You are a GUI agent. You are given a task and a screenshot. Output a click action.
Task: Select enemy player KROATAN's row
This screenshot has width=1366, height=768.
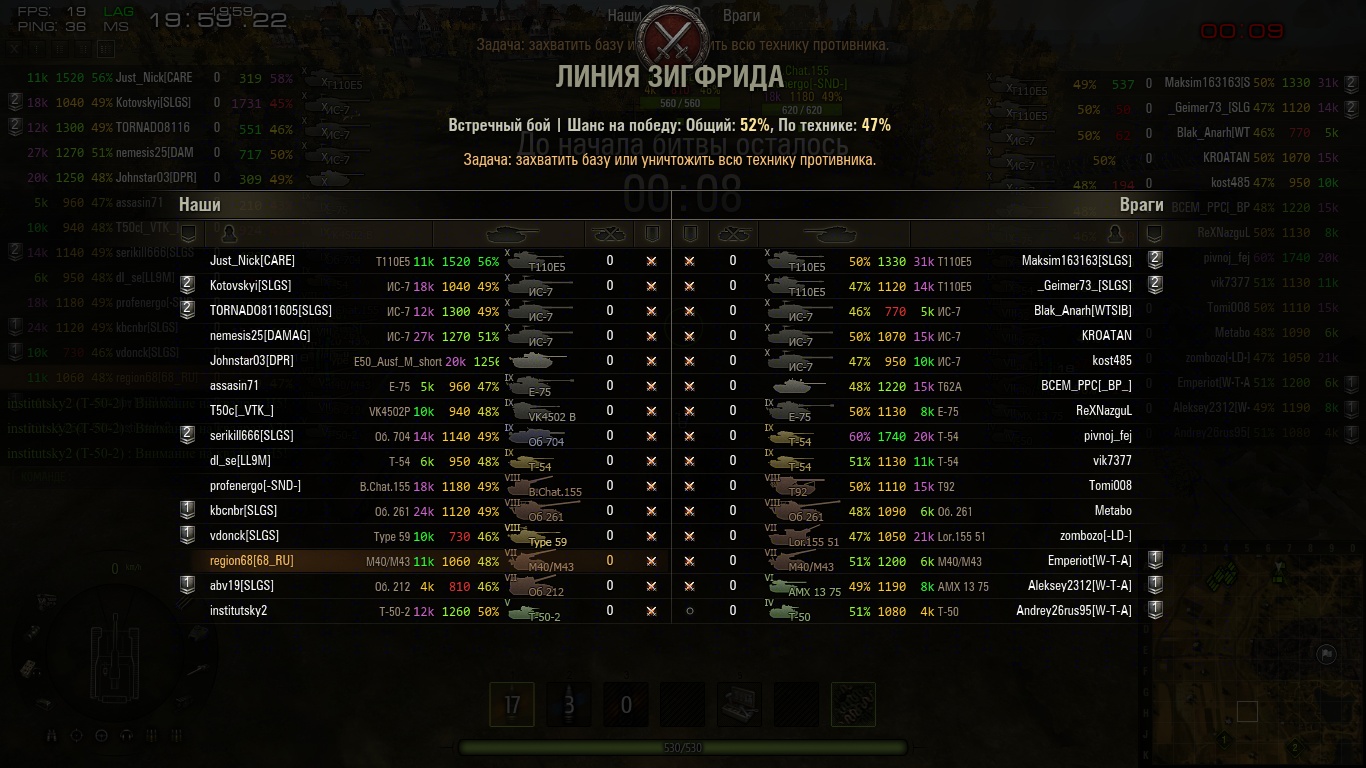pyautogui.click(x=1106, y=336)
